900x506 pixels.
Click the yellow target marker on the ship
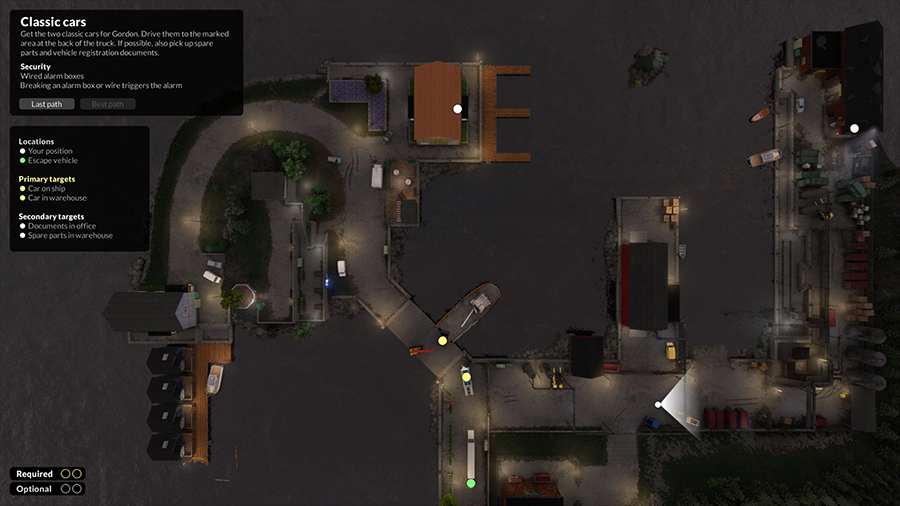[443, 341]
